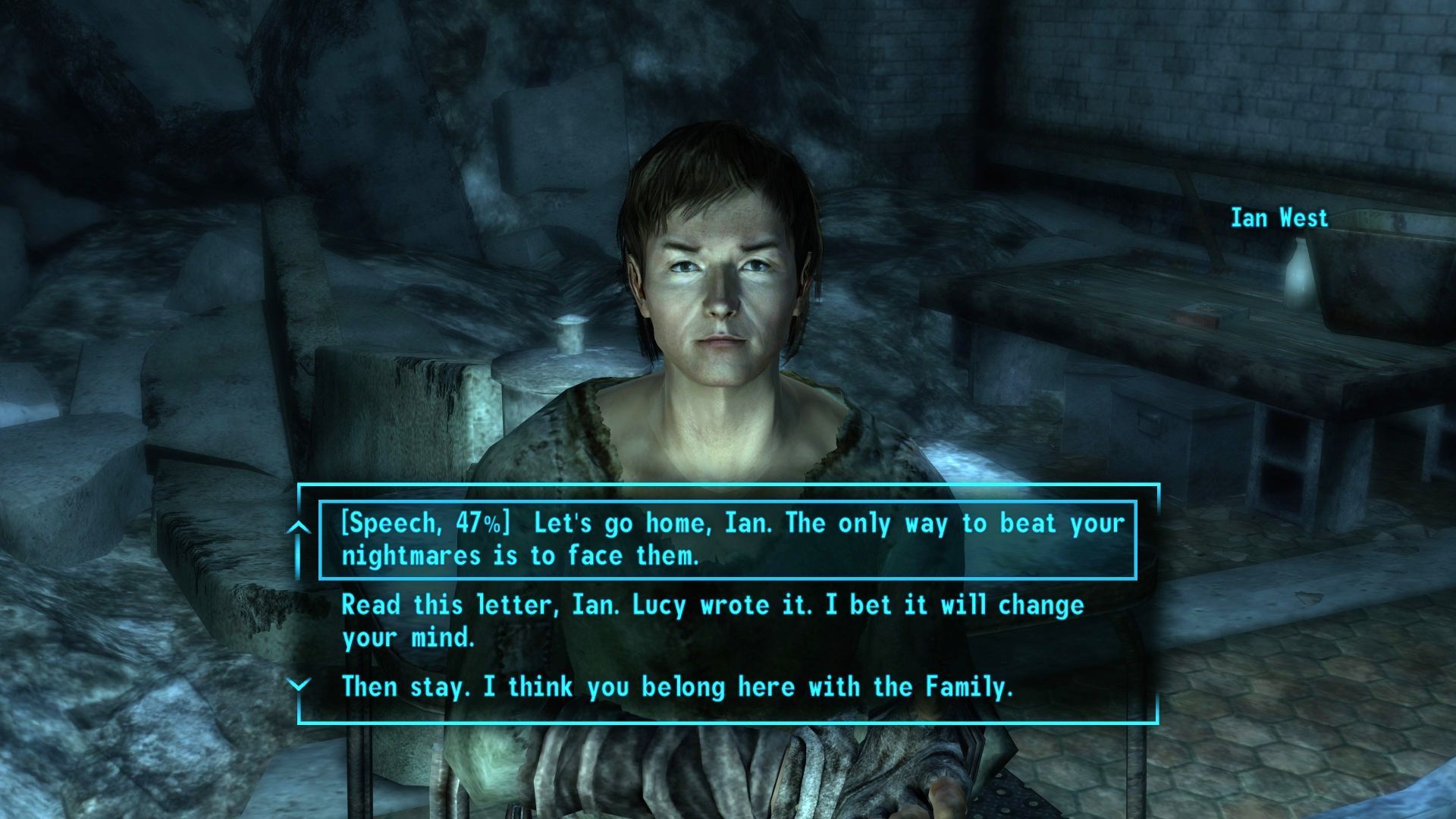Screen dimensions: 1456x819
Task: Select 'Read this letter, Ian' dialogue option
Action: click(713, 621)
